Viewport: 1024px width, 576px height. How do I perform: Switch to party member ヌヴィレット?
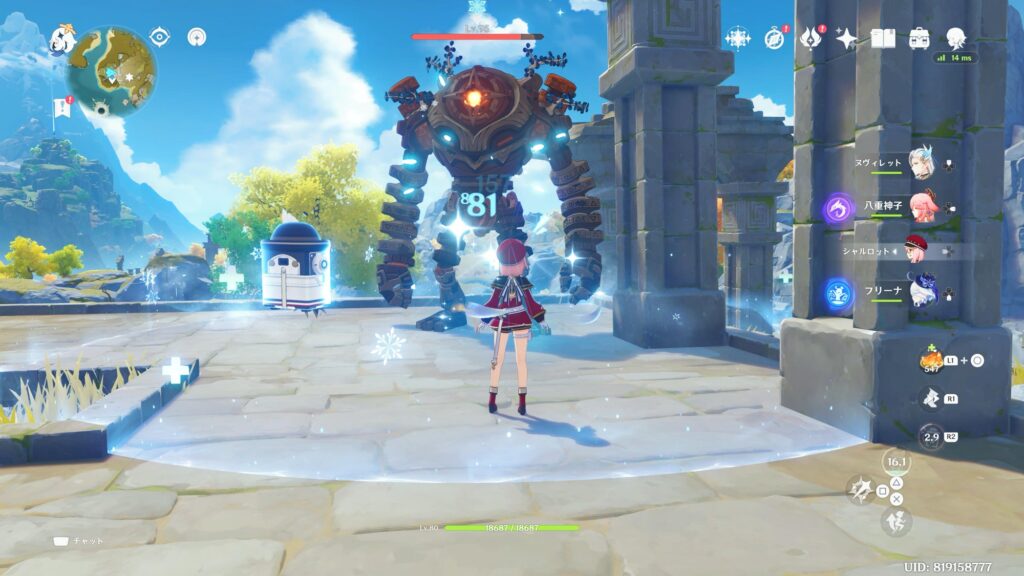tap(921, 164)
